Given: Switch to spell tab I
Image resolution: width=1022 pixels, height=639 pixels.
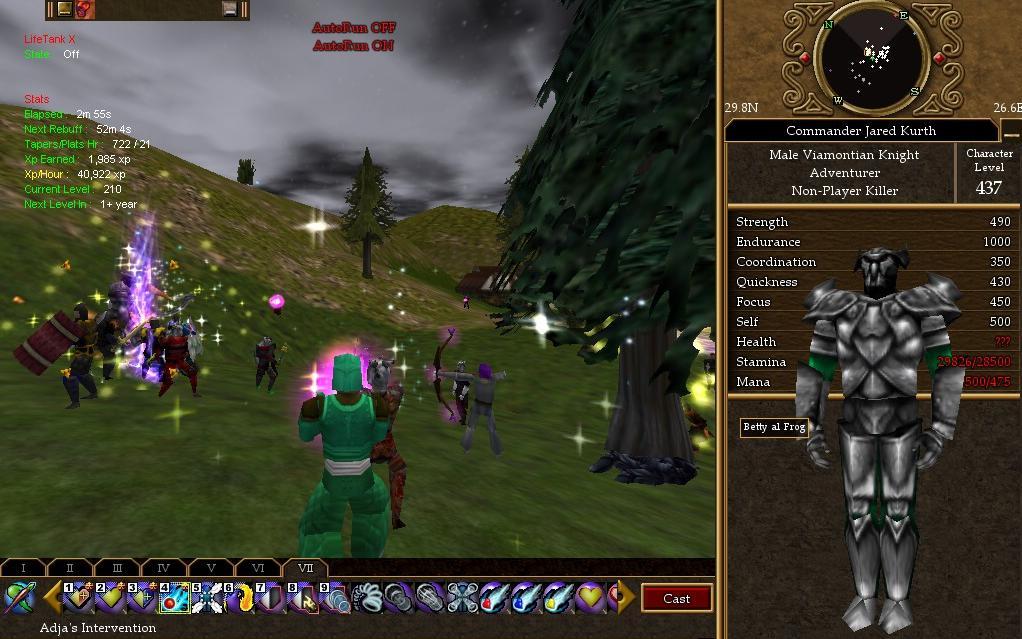Looking at the screenshot, I should coord(23,568).
